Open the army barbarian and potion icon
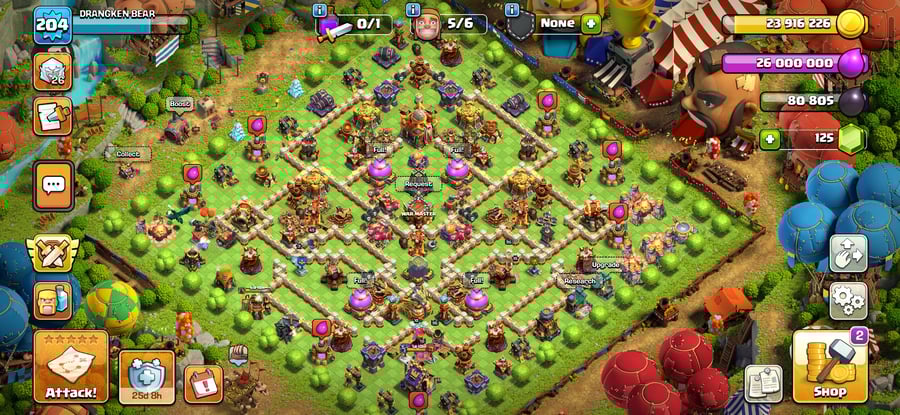Image resolution: width=900 pixels, height=415 pixels. [x=53, y=299]
